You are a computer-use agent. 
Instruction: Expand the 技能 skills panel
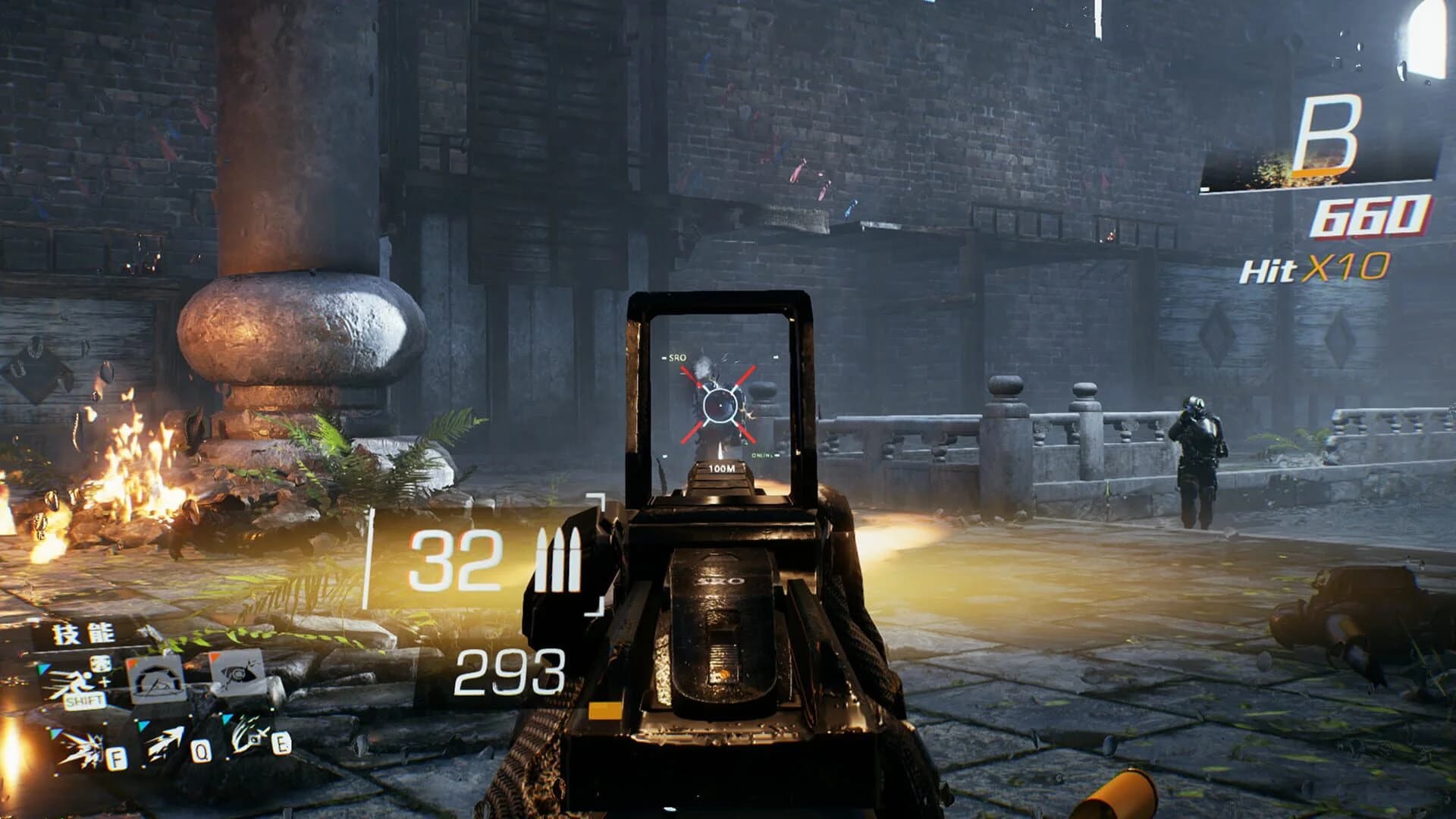pyautogui.click(x=83, y=633)
